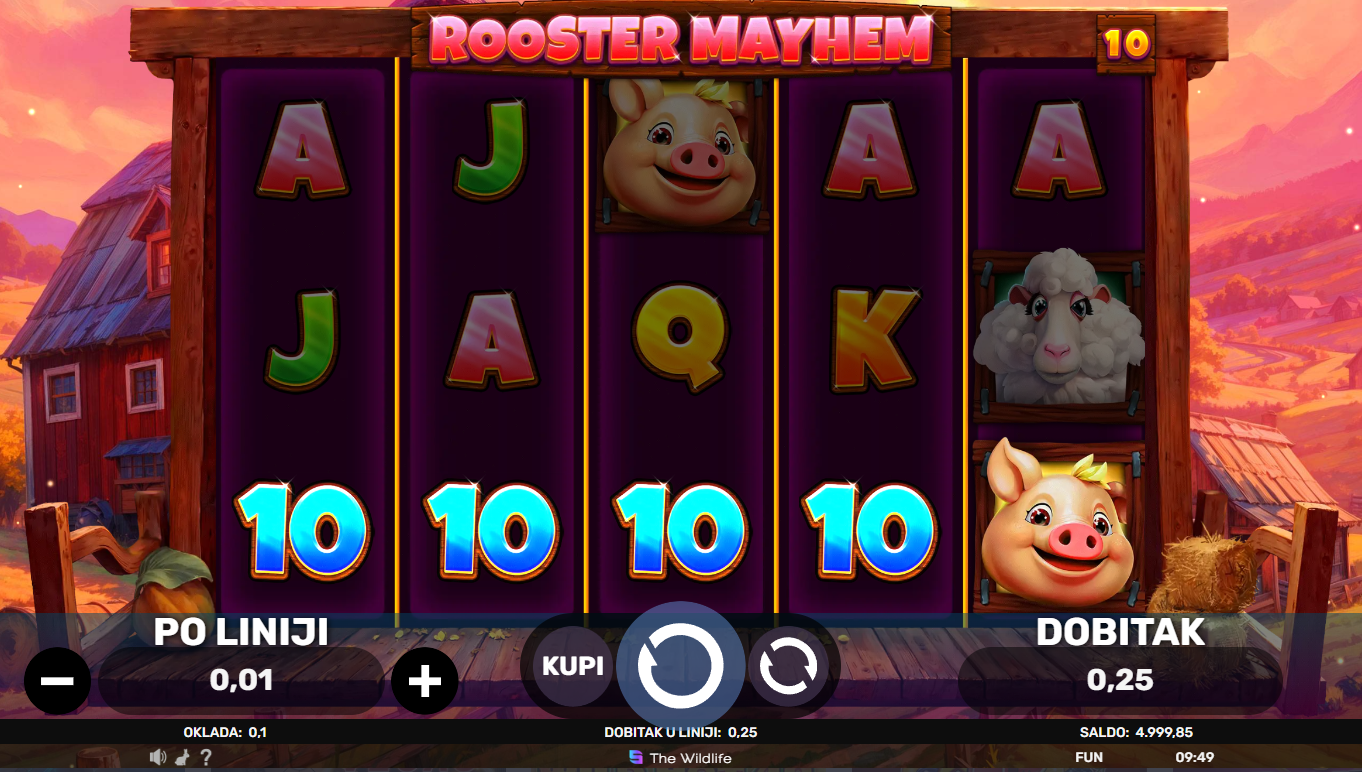Image resolution: width=1362 pixels, height=772 pixels.
Task: Toggle the rabbit fast-play icon
Action: (x=184, y=757)
